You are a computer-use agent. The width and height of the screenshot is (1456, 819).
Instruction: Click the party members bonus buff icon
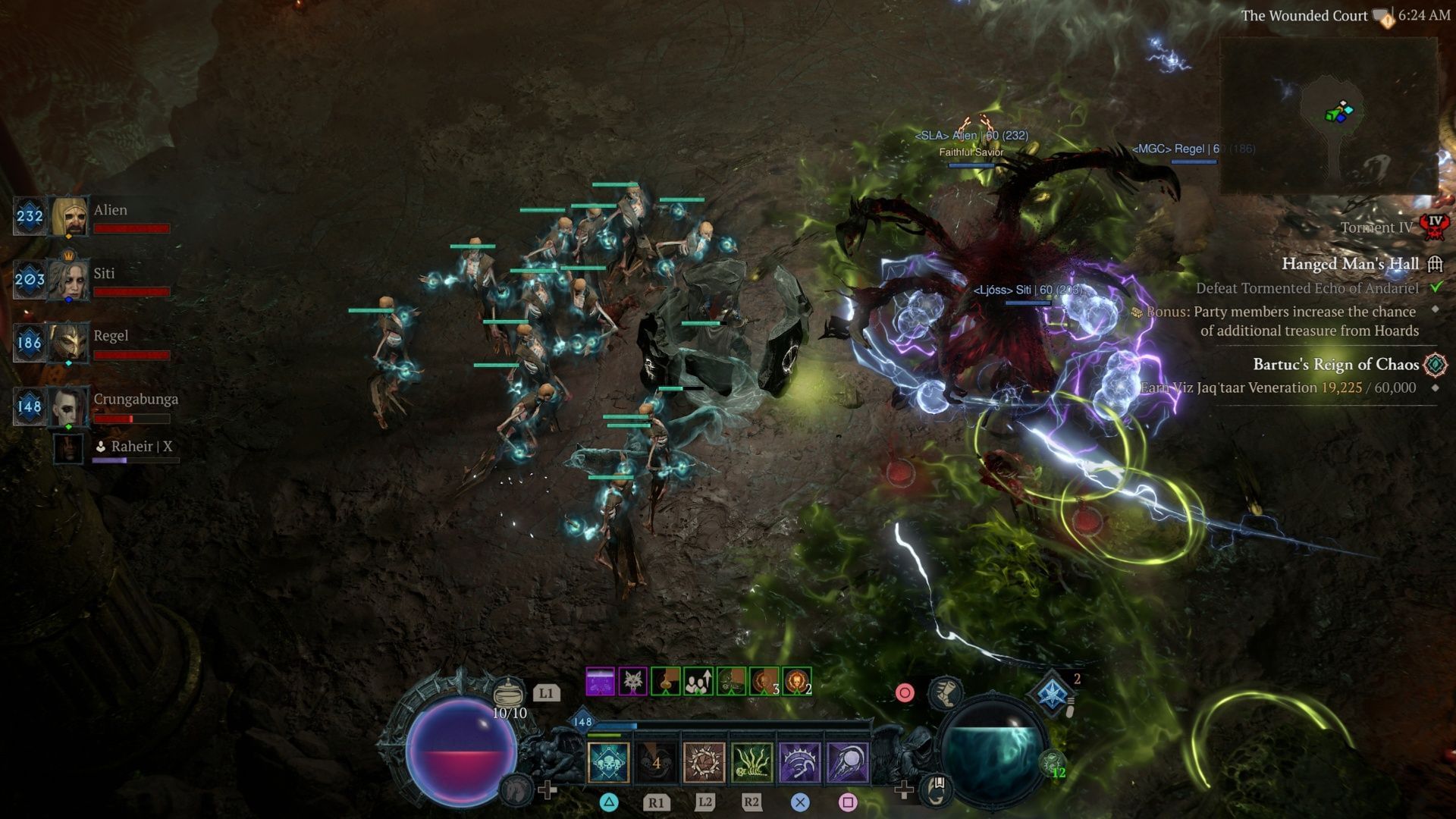point(698,682)
